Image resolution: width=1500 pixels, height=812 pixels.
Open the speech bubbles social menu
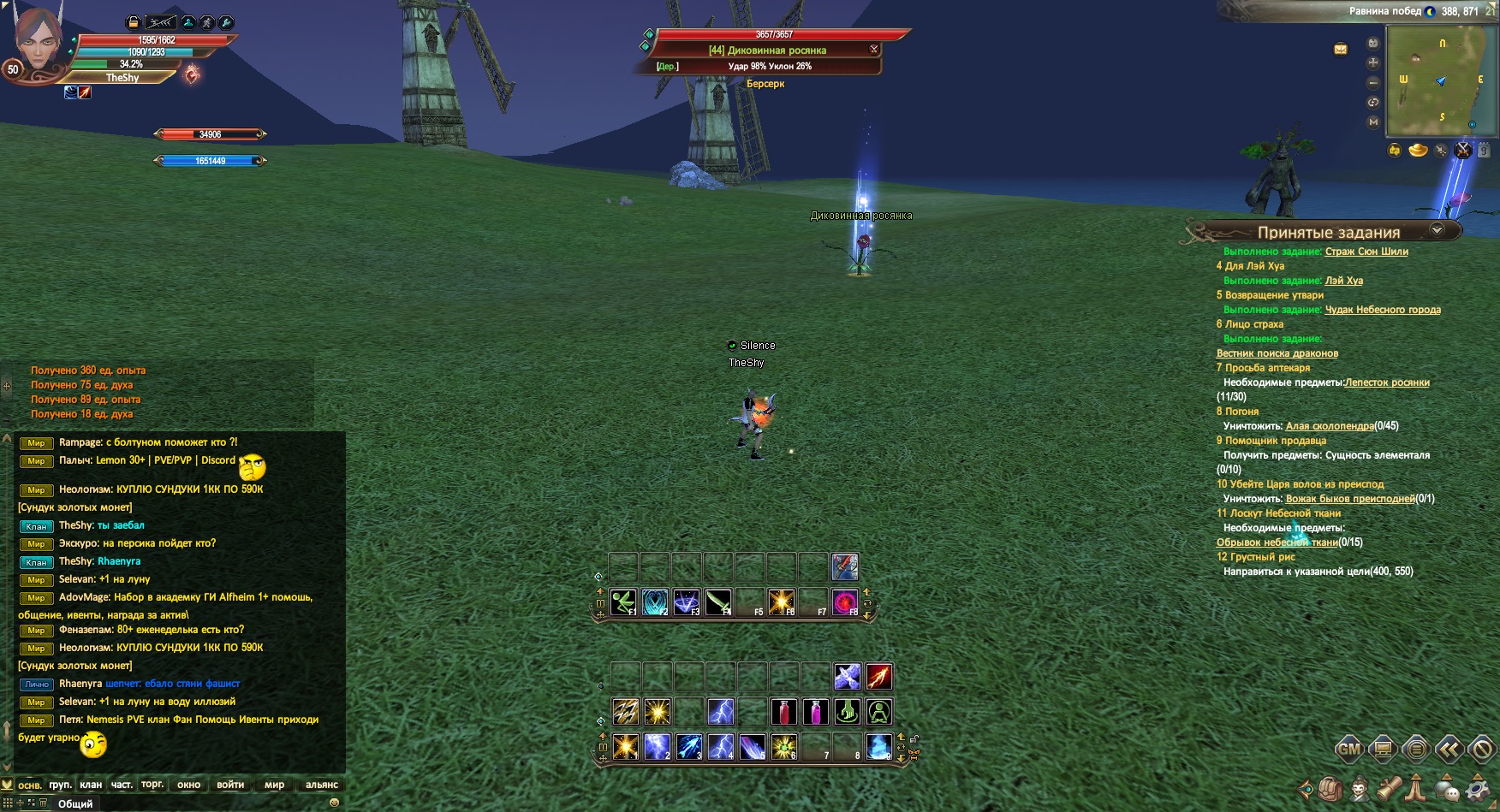coord(1448,789)
